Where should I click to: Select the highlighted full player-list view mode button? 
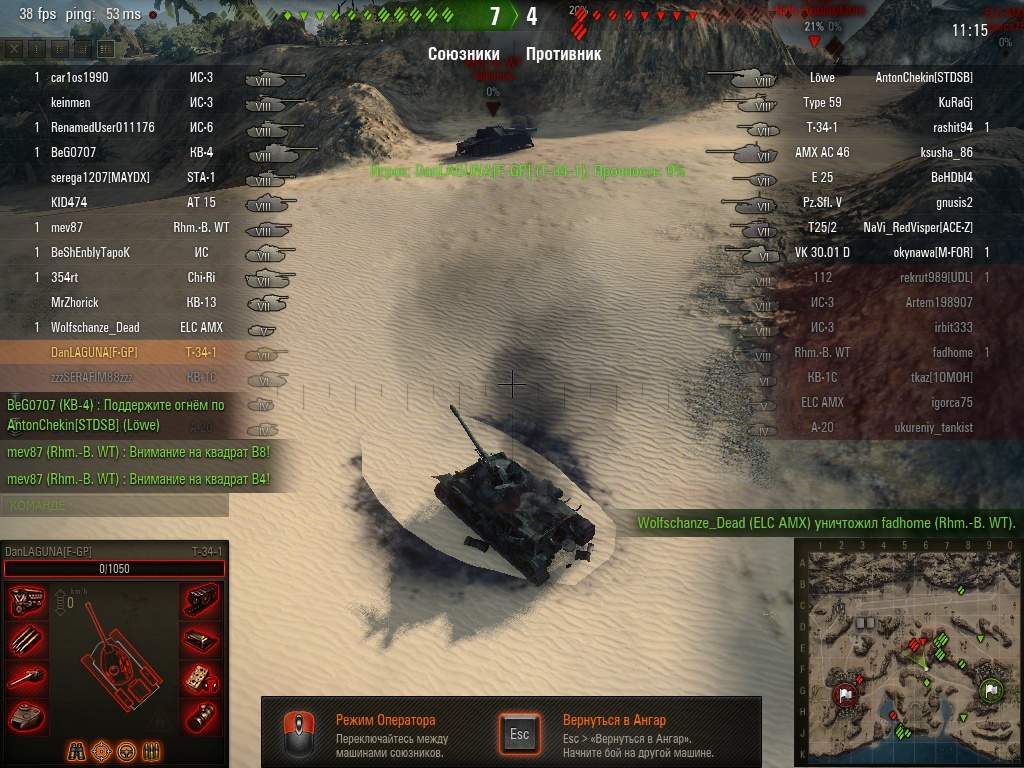(106, 48)
